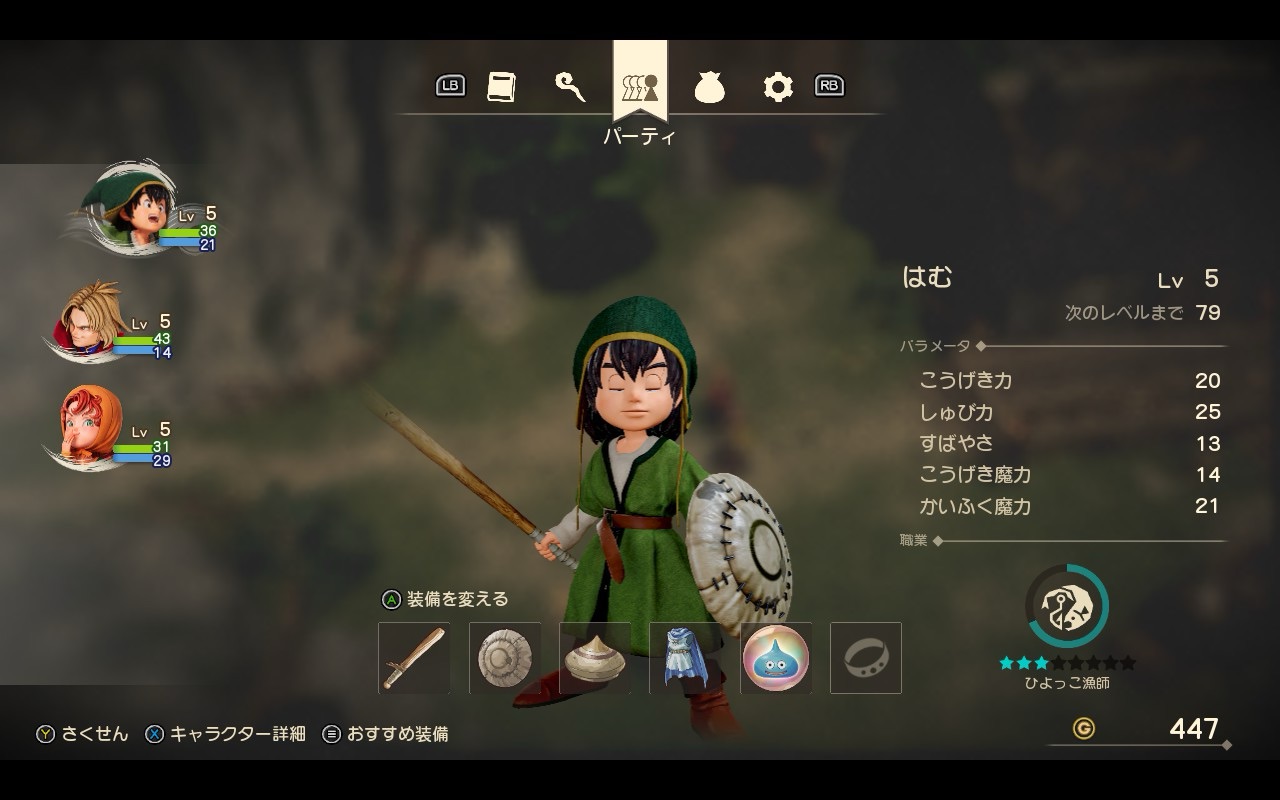Screen dimensions: 1280x800
Task: Open the item bag tab
Action: point(709,88)
